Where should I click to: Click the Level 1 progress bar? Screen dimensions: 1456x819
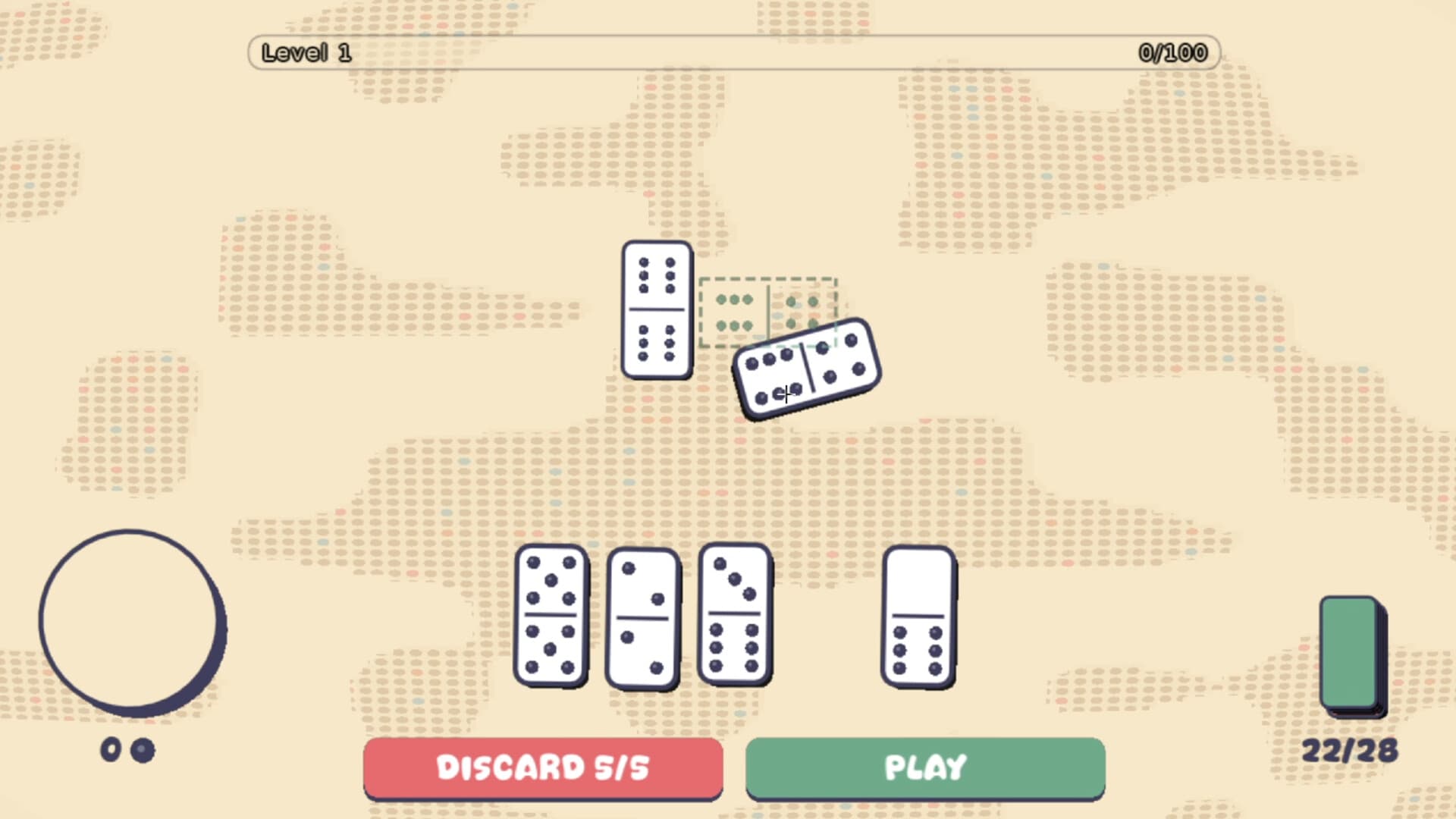pyautogui.click(x=732, y=53)
